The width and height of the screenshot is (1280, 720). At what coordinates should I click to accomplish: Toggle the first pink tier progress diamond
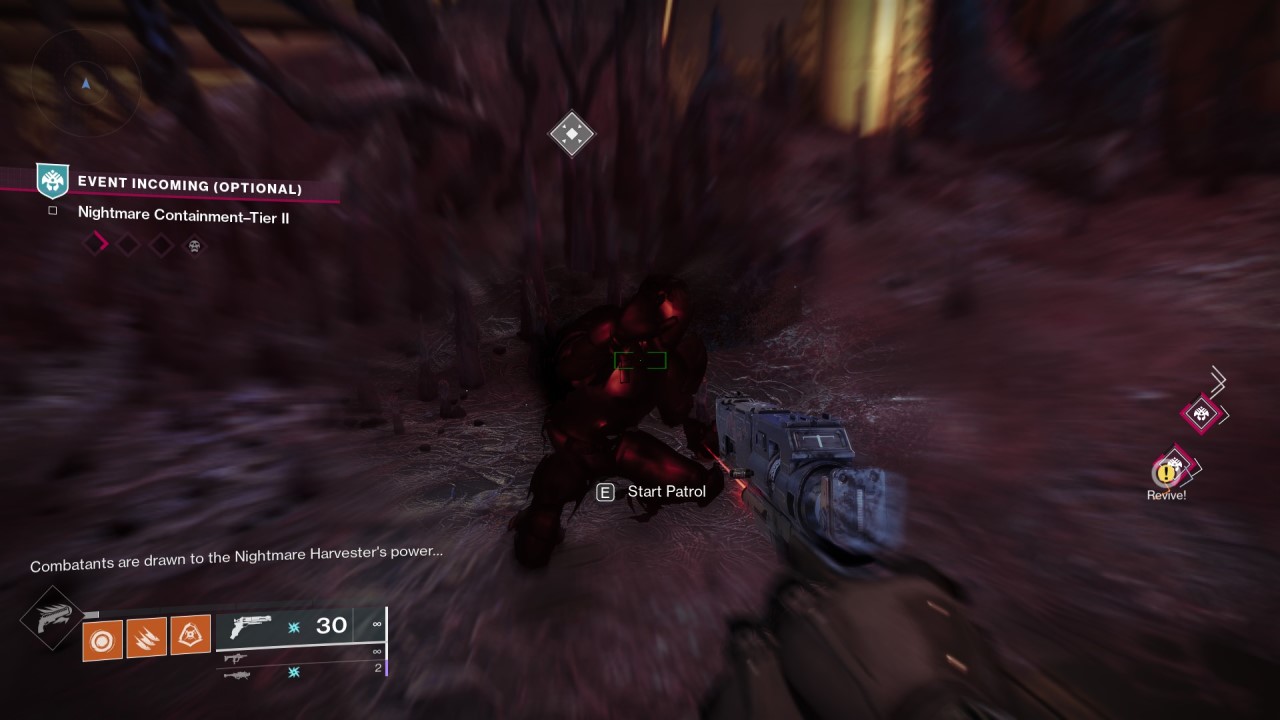96,242
